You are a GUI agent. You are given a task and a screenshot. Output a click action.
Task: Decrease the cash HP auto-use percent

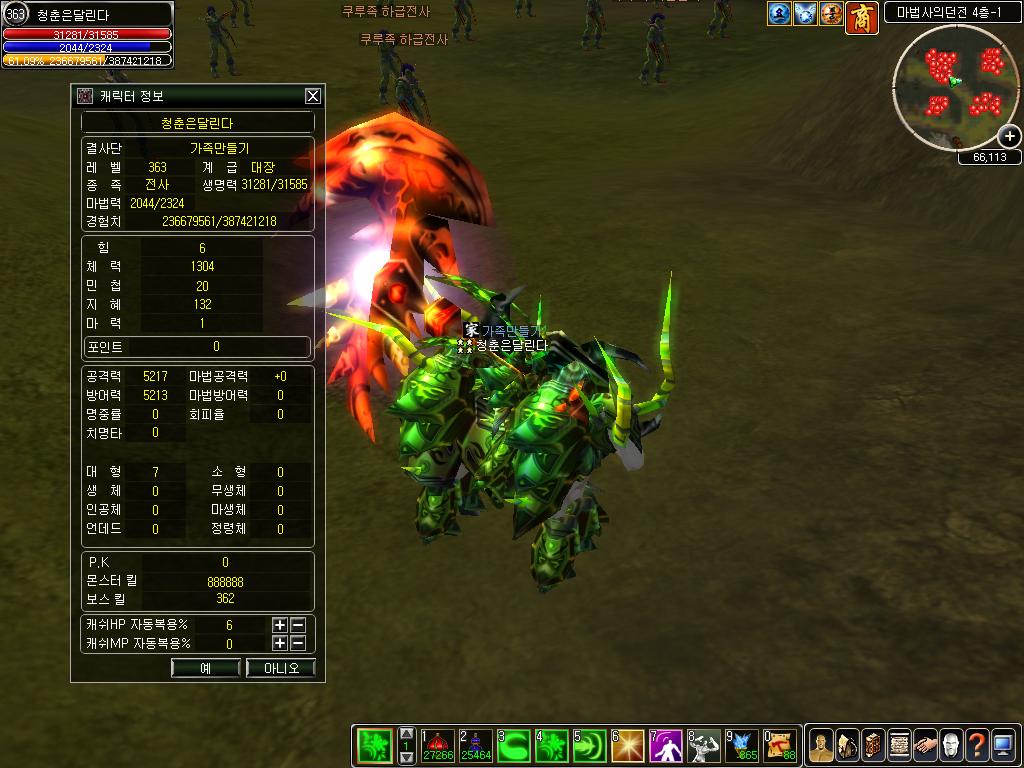coord(297,625)
